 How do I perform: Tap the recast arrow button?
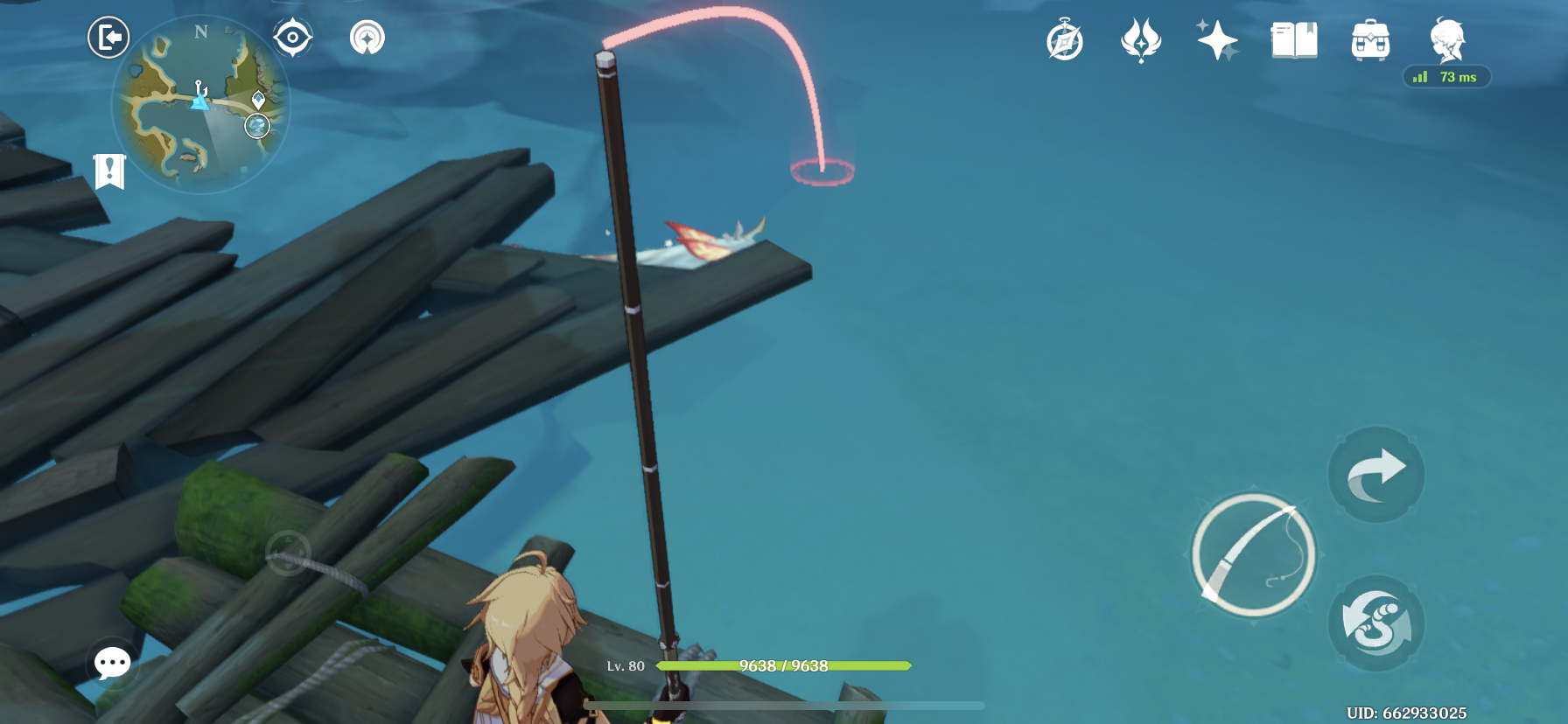click(x=1375, y=475)
